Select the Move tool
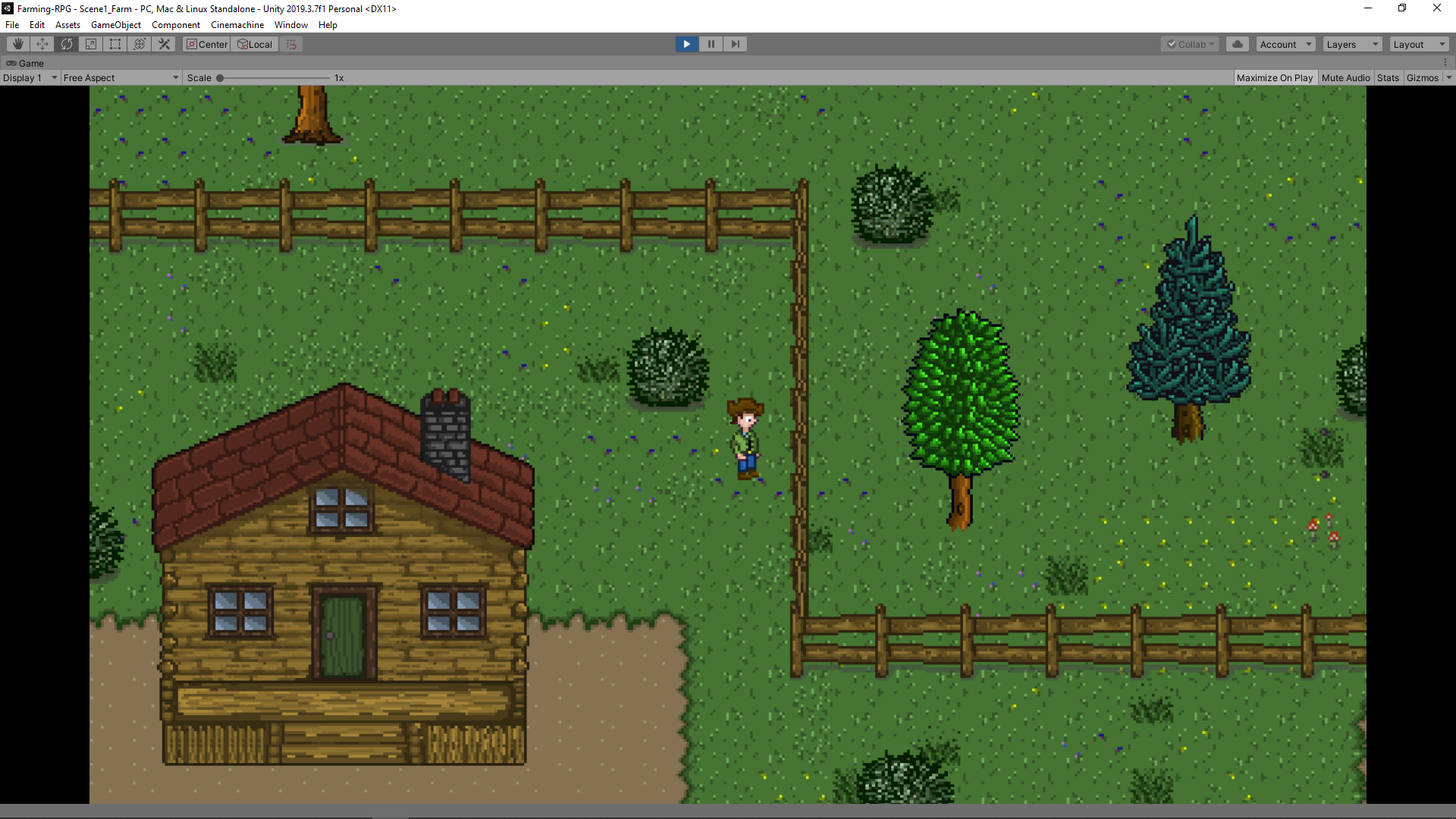Screen dimensions: 1456x819 tap(42, 44)
